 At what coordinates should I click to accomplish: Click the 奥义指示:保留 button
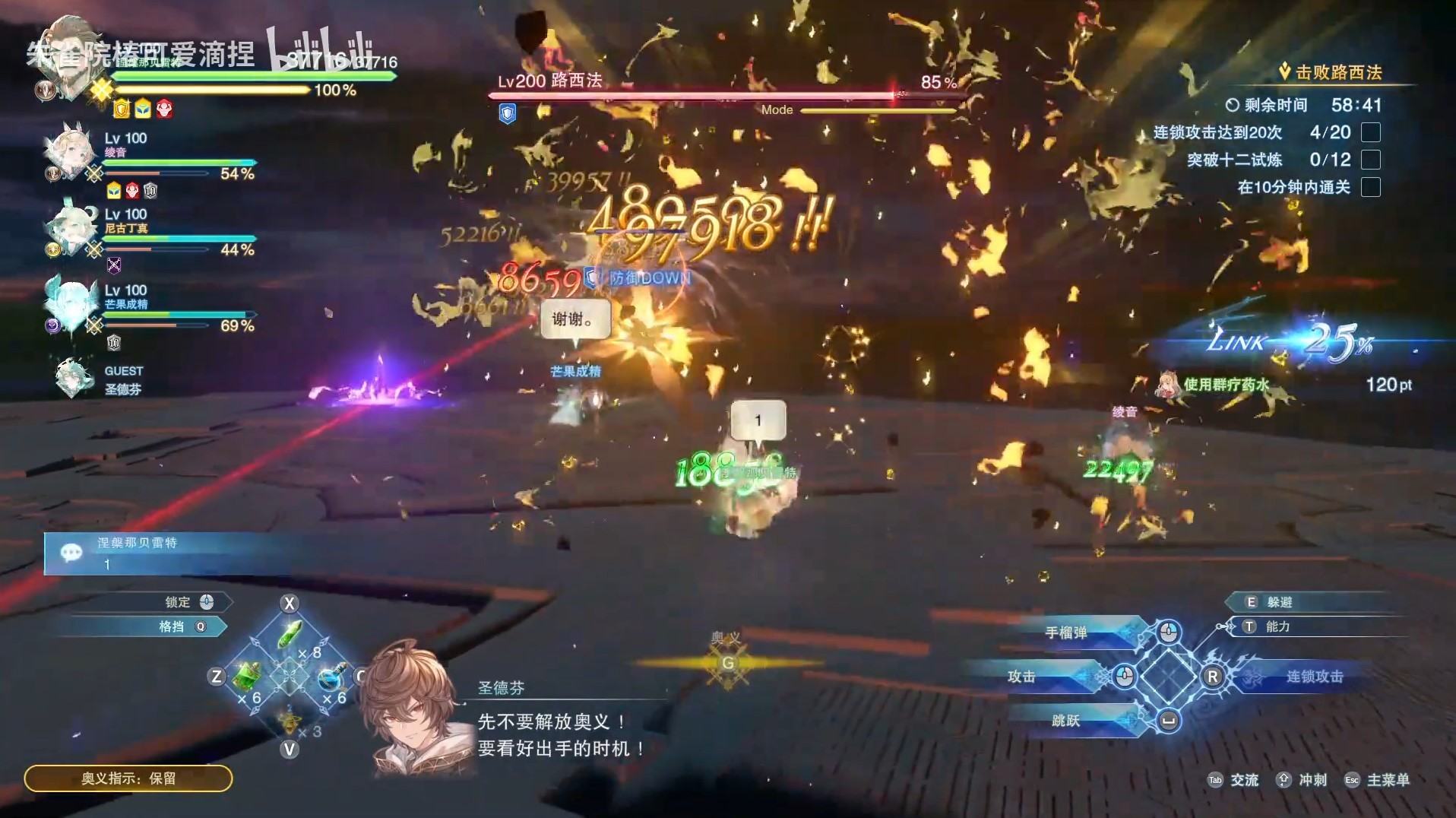[128, 778]
